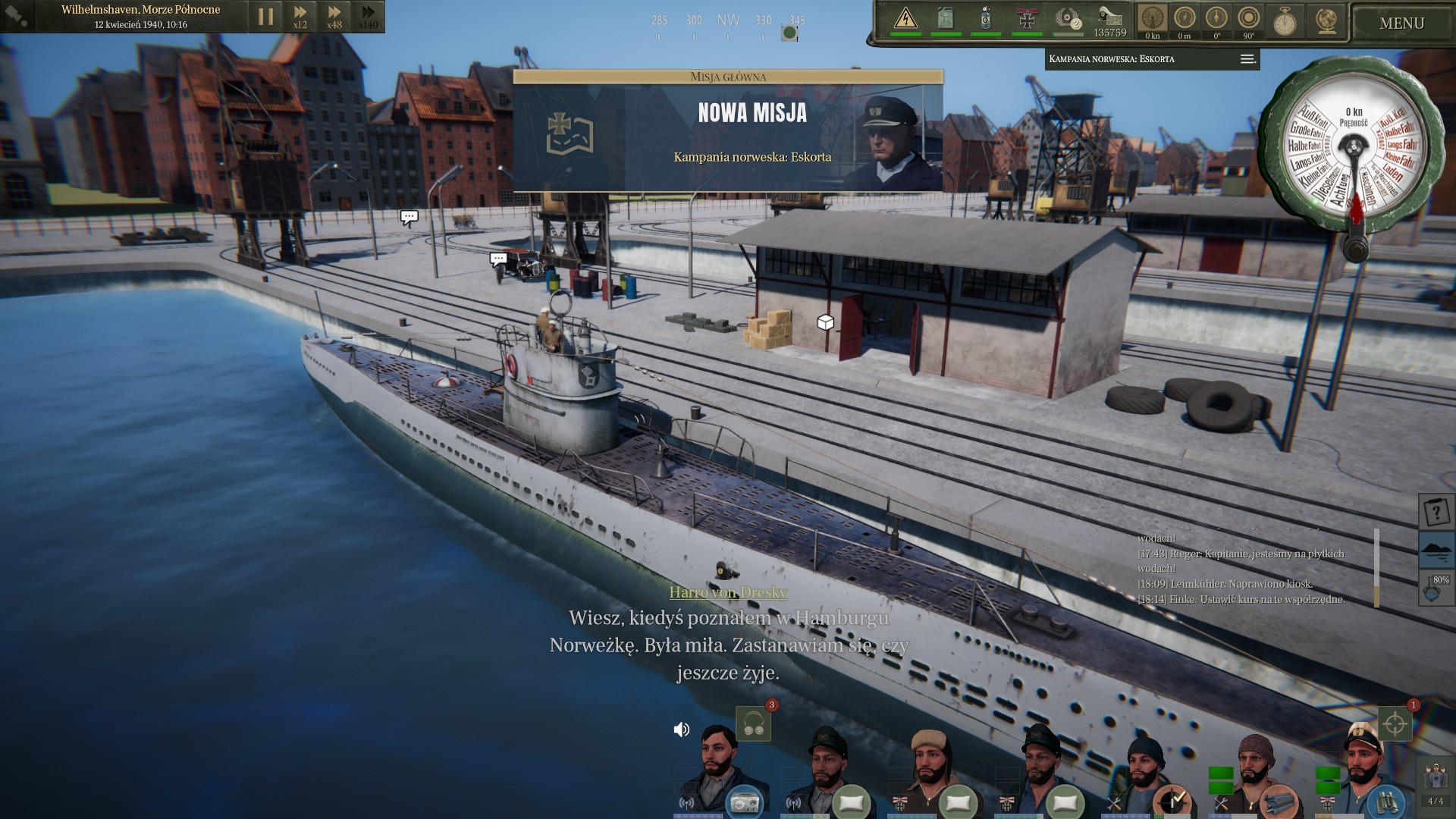Open the main MENU button

[x=1401, y=24]
